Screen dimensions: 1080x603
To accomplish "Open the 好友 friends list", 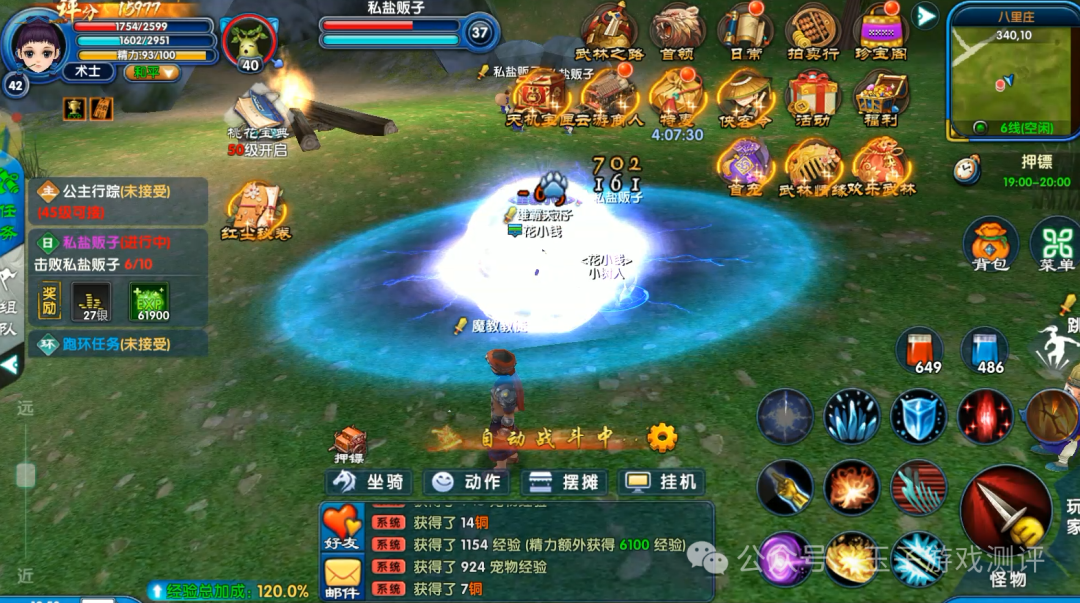I will [342, 527].
